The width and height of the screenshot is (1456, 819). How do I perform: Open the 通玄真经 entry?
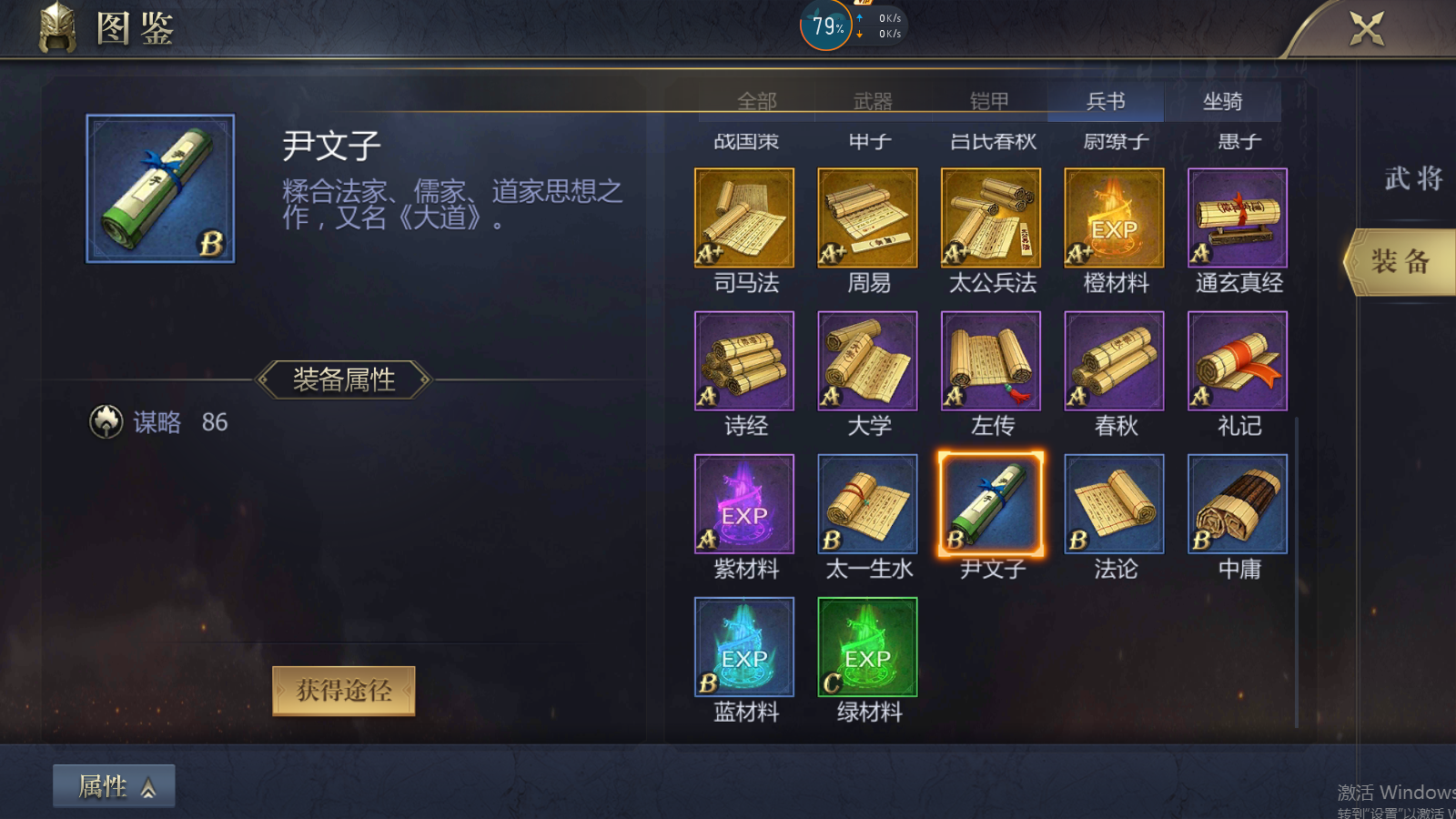pos(1237,217)
